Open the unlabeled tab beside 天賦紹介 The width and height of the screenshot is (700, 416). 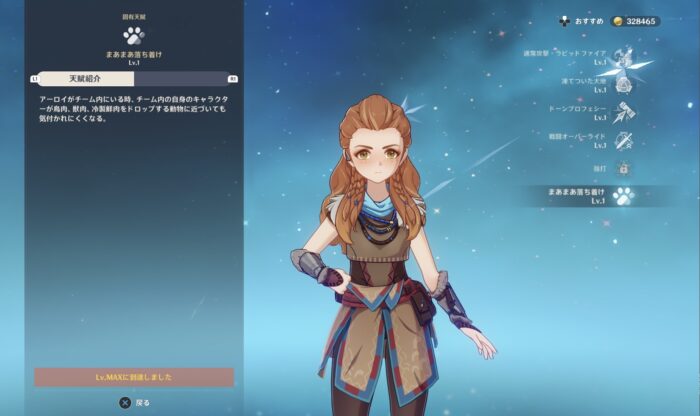(x=184, y=78)
